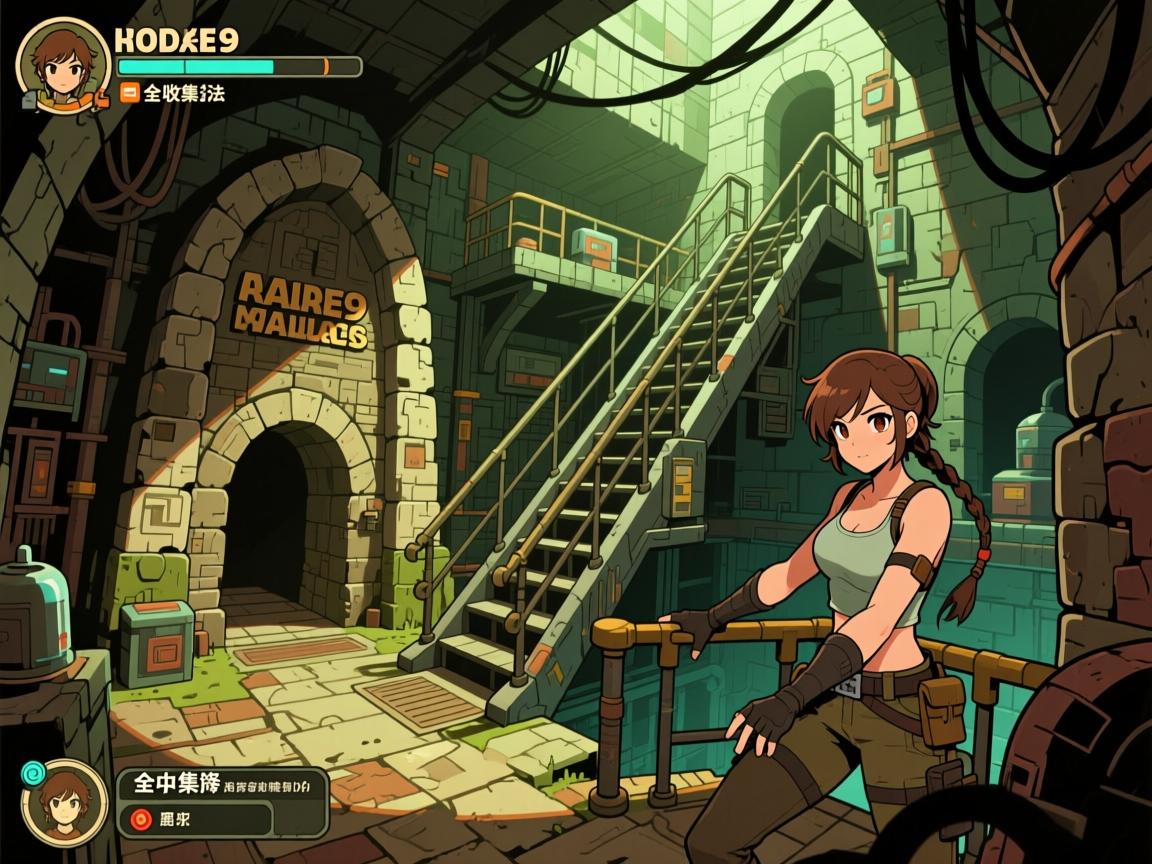Open the dialogue panel headed 全中集
This screenshot has height=864, width=1152.
221,787
